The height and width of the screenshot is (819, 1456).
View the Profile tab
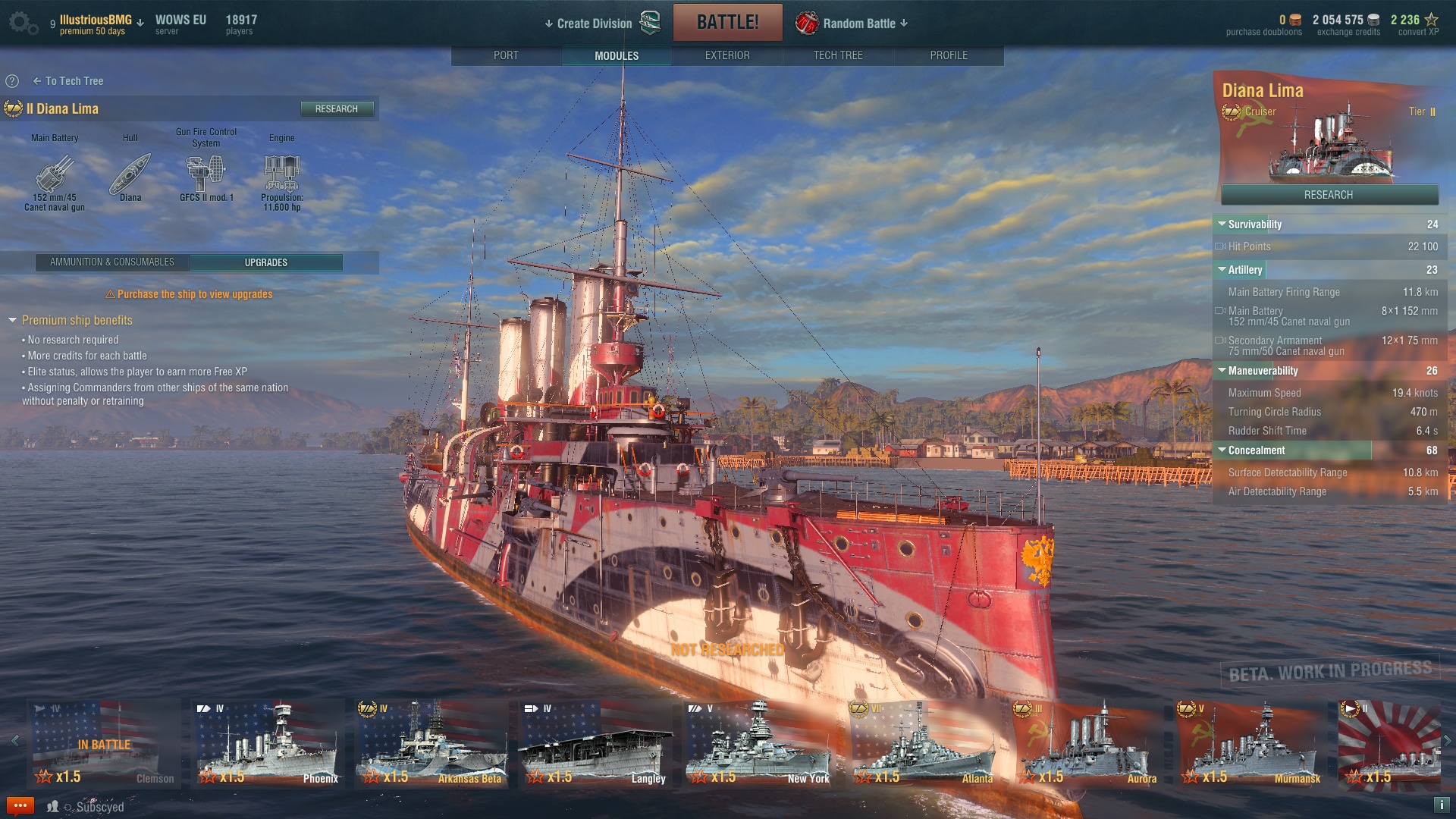tap(949, 55)
